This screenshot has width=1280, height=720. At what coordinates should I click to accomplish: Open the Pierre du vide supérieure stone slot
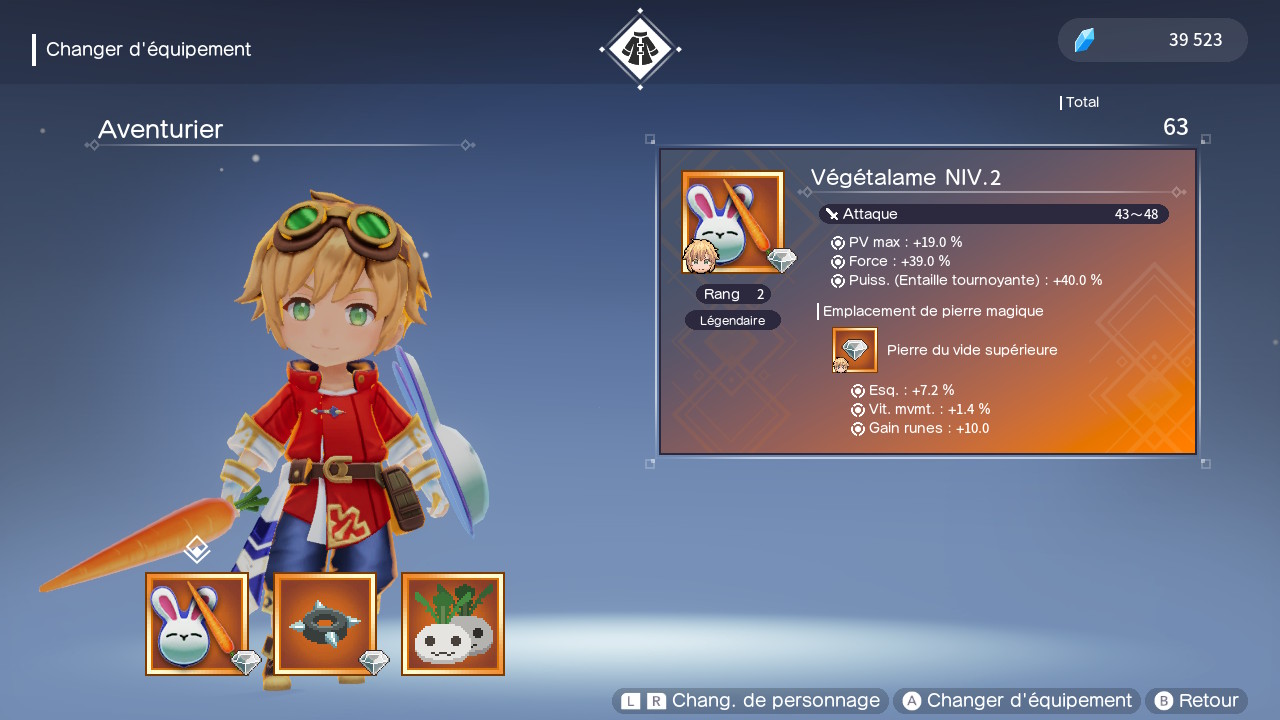point(855,350)
